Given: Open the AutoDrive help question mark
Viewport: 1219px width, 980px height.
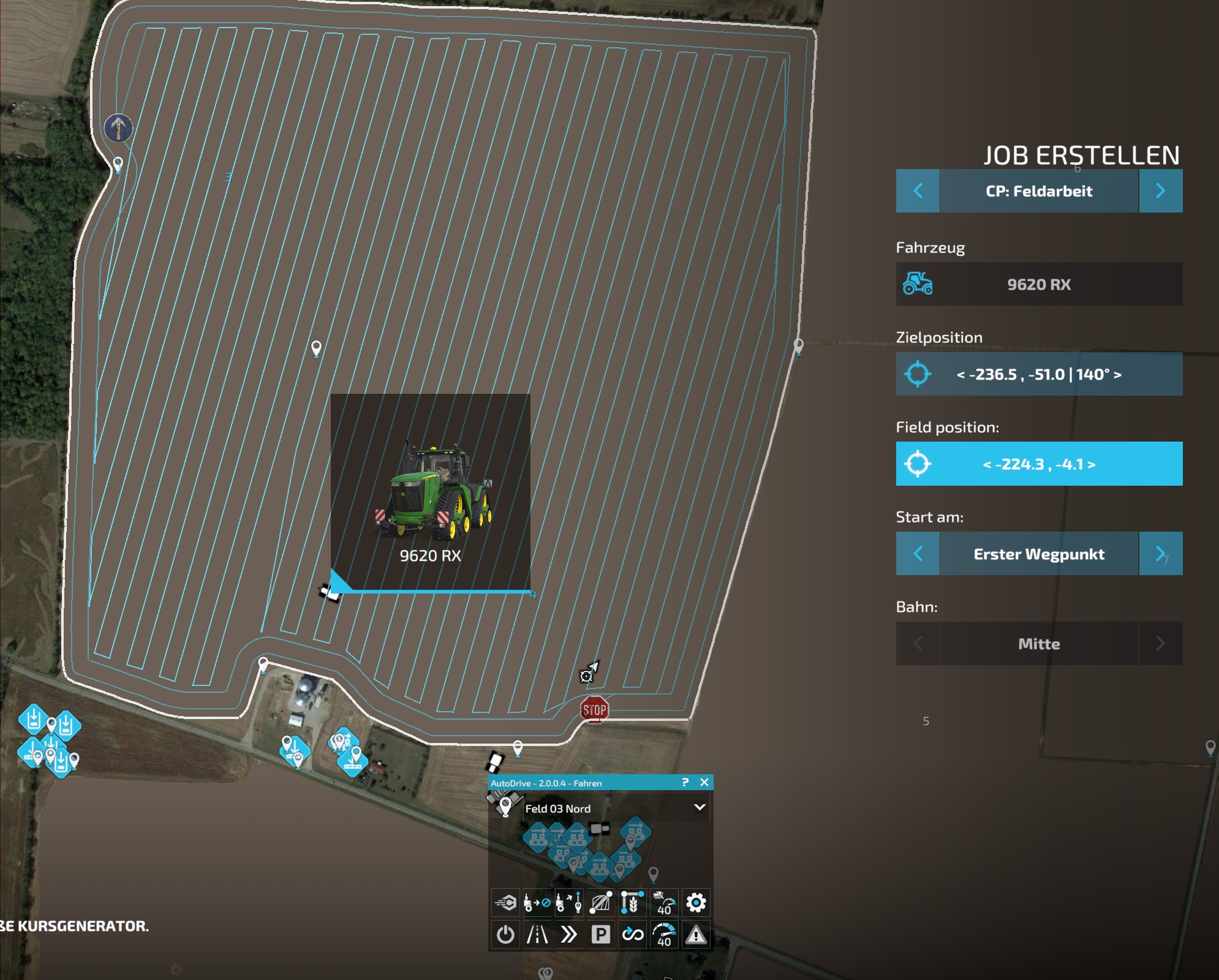Looking at the screenshot, I should [687, 782].
